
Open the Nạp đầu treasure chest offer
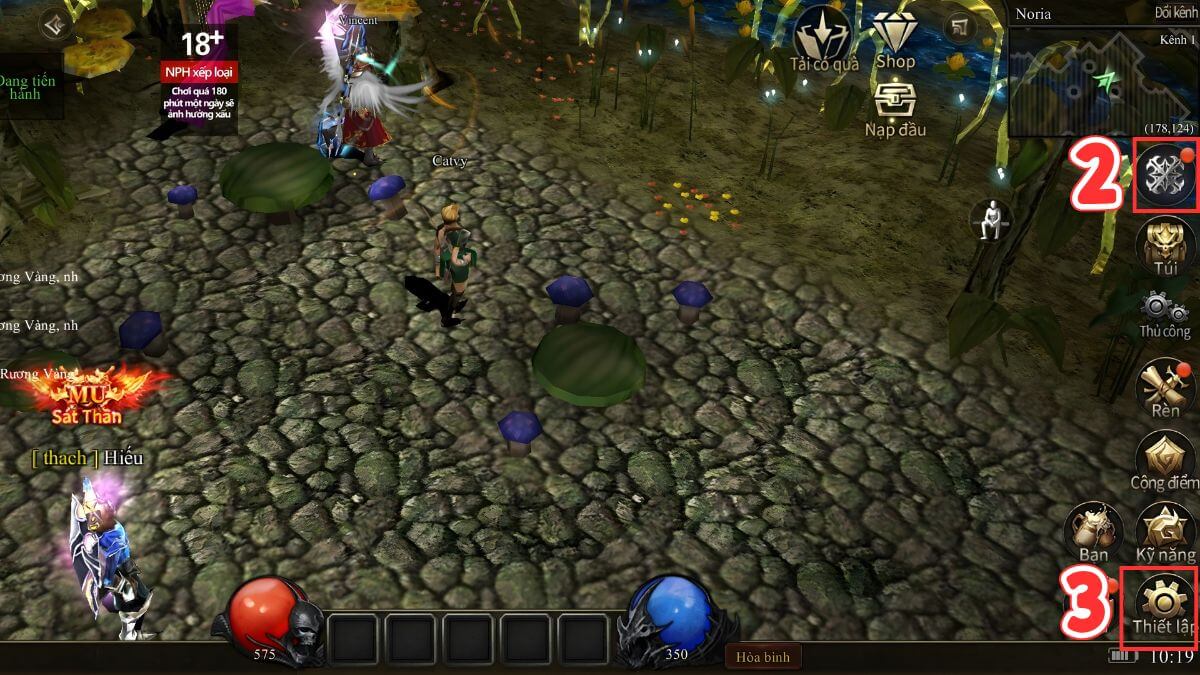[895, 108]
